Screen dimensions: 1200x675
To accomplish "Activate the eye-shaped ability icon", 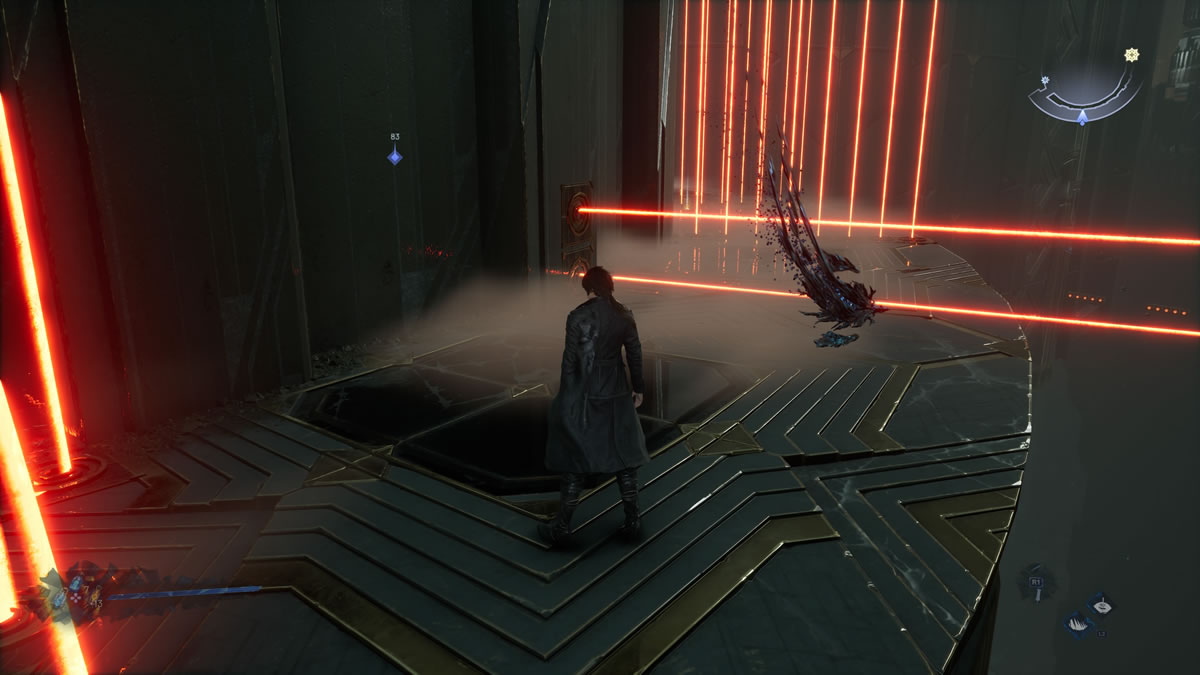I will 1100,604.
